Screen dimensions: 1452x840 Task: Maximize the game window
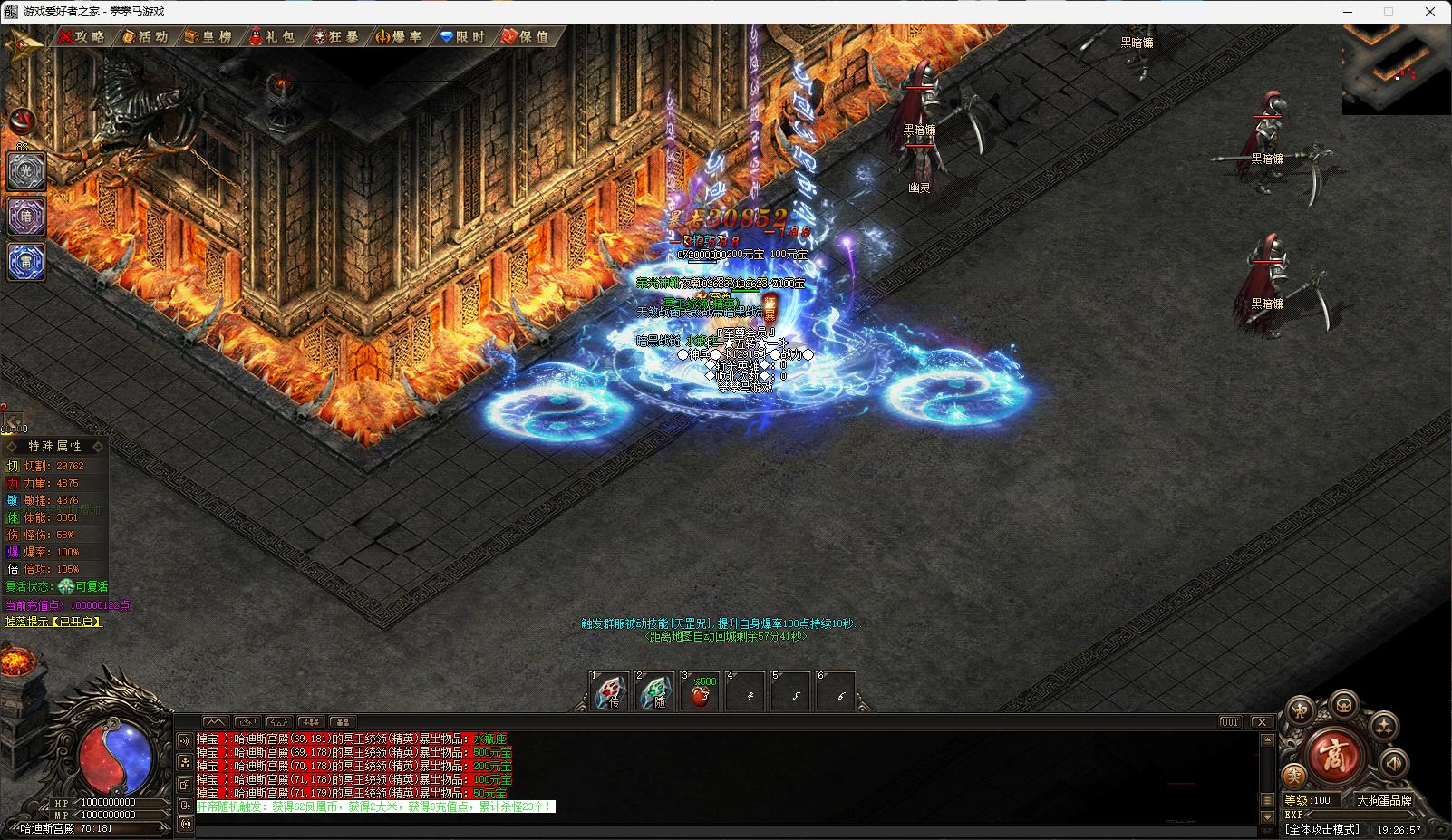[x=1388, y=12]
